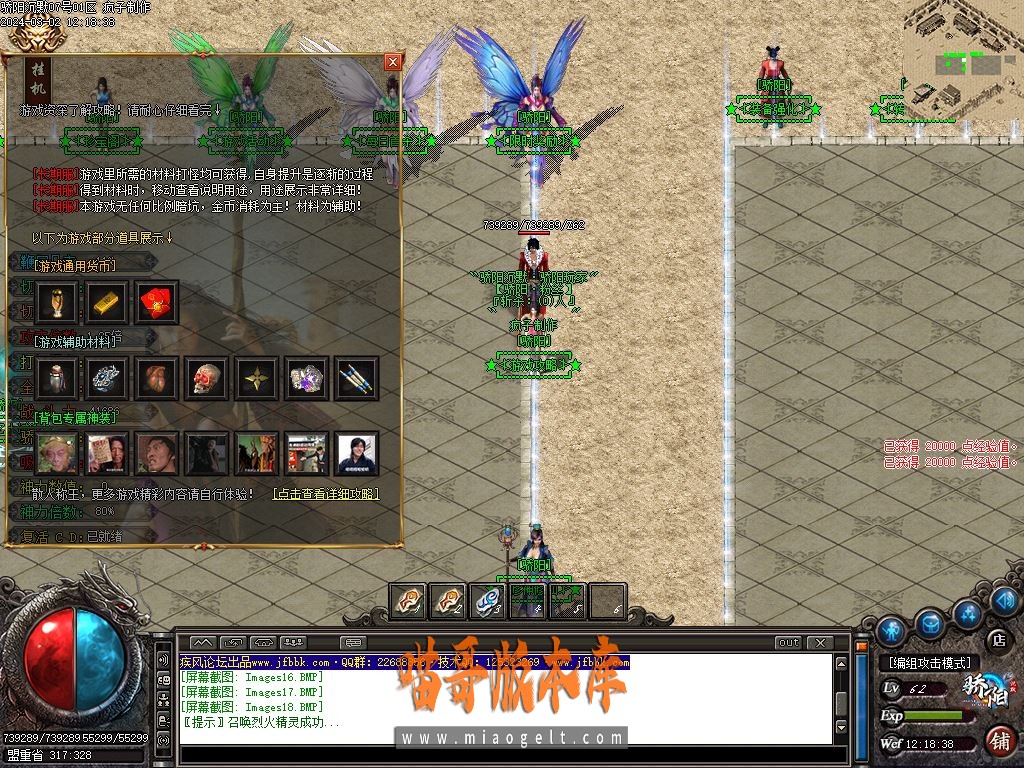Select the red-eyed skull material
This screenshot has width=1024, height=768.
pyautogui.click(x=207, y=378)
